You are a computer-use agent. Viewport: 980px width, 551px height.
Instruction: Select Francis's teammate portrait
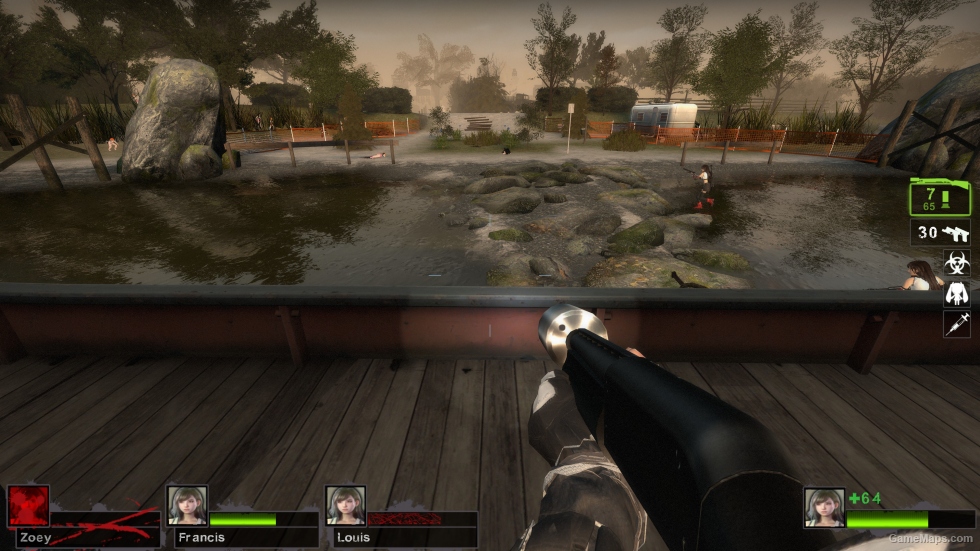pyautogui.click(x=187, y=506)
